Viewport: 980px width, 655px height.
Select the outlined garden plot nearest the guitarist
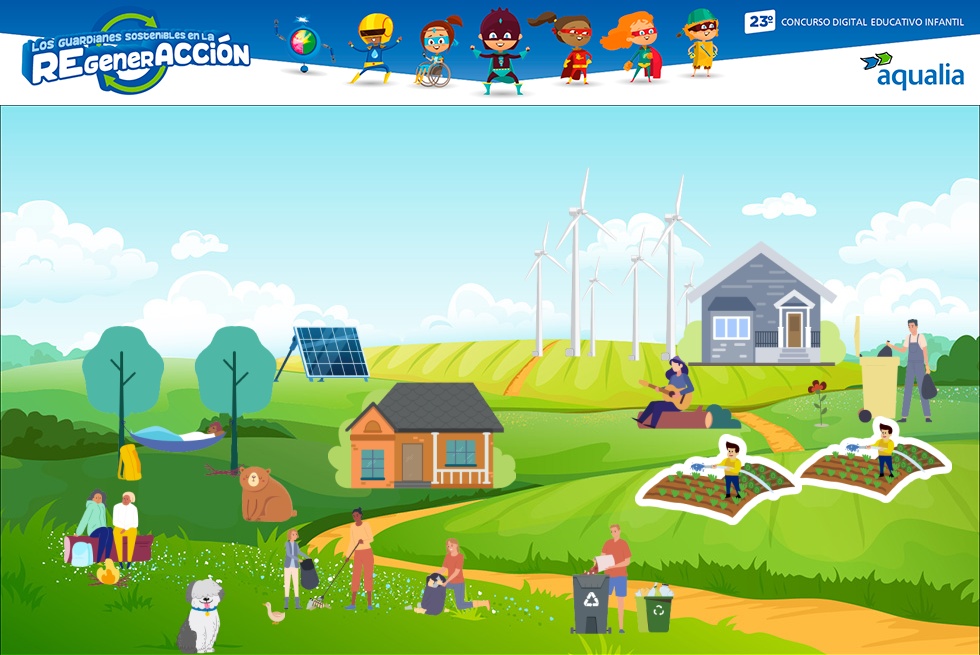coord(716,484)
